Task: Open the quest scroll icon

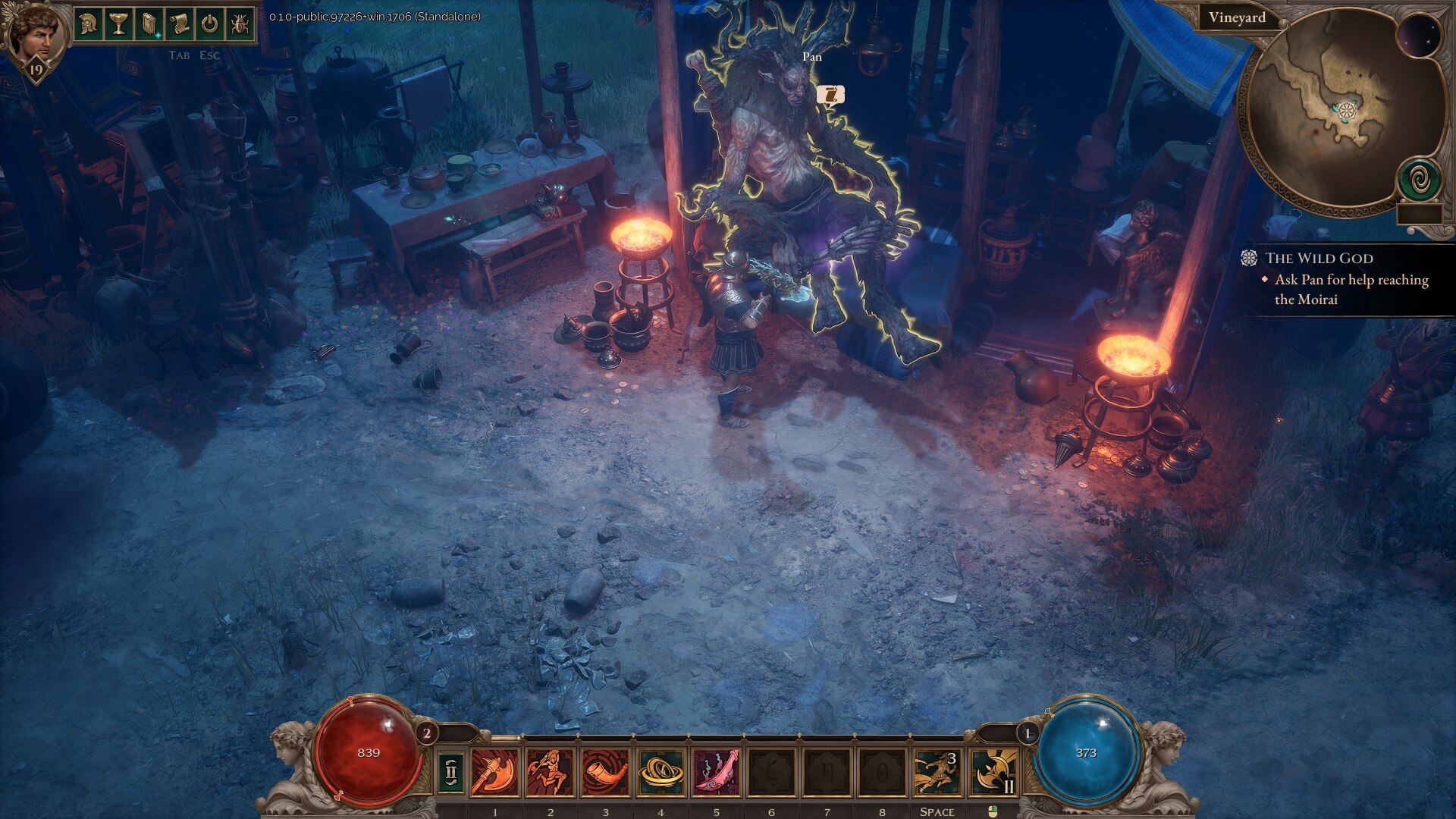Action: click(180, 24)
